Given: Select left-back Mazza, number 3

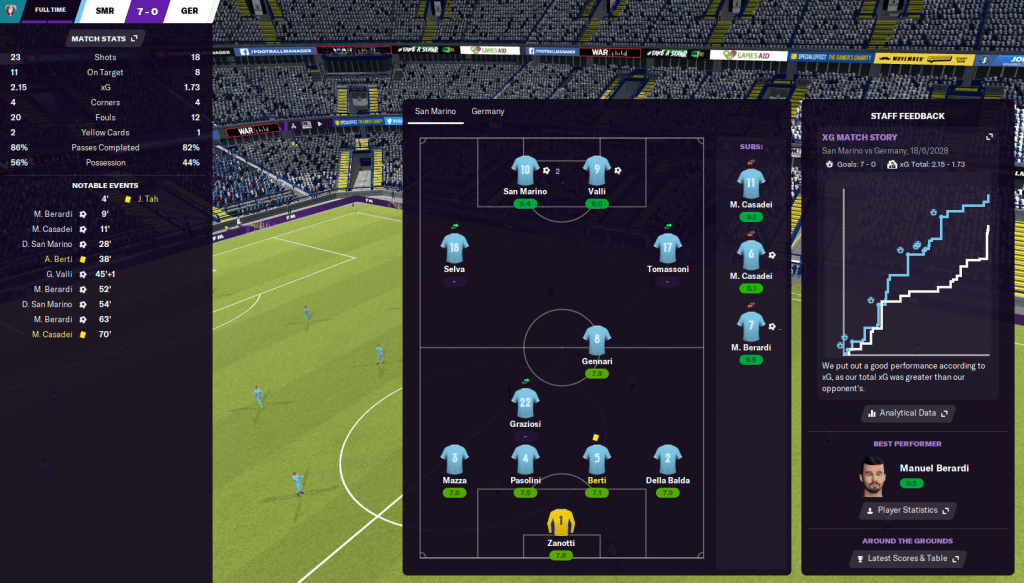Looking at the screenshot, I should 455,459.
